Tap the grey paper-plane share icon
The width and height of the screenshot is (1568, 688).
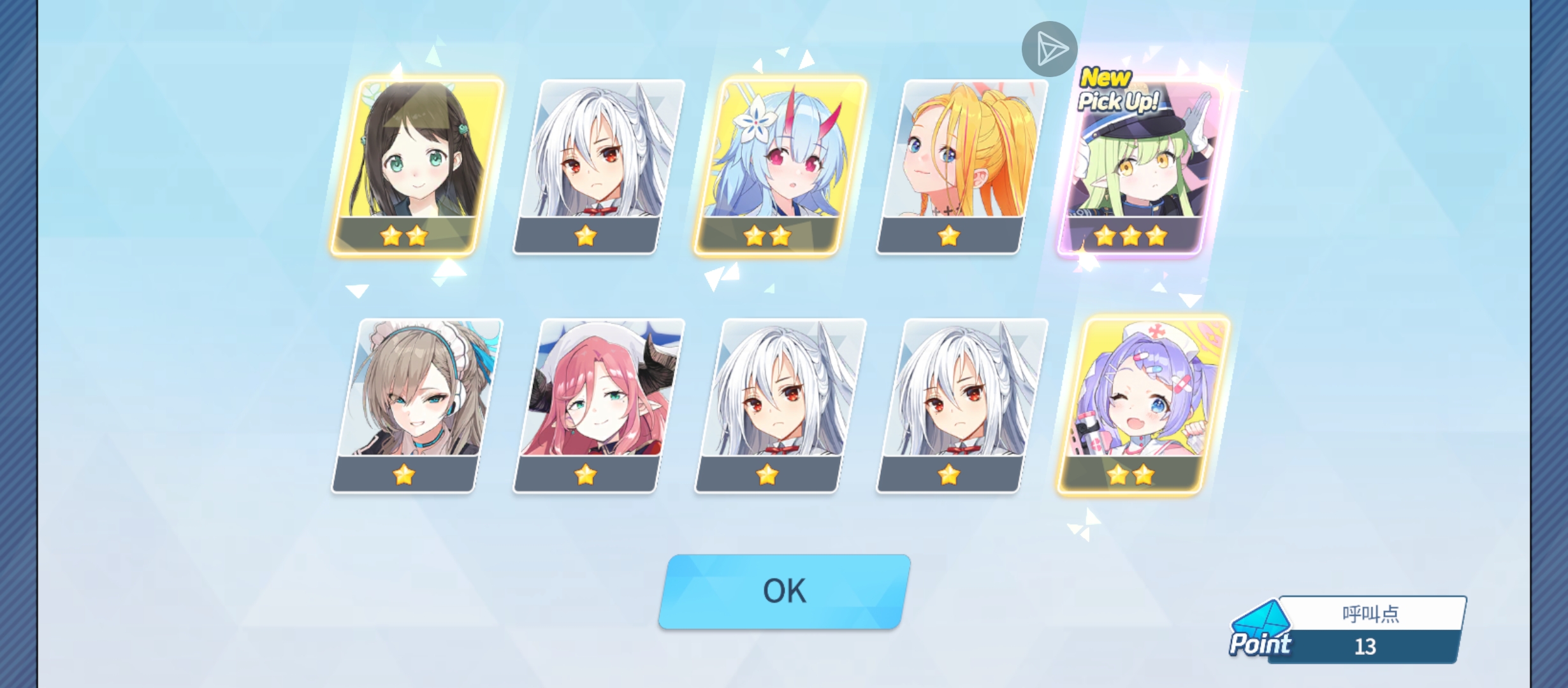click(x=1049, y=49)
